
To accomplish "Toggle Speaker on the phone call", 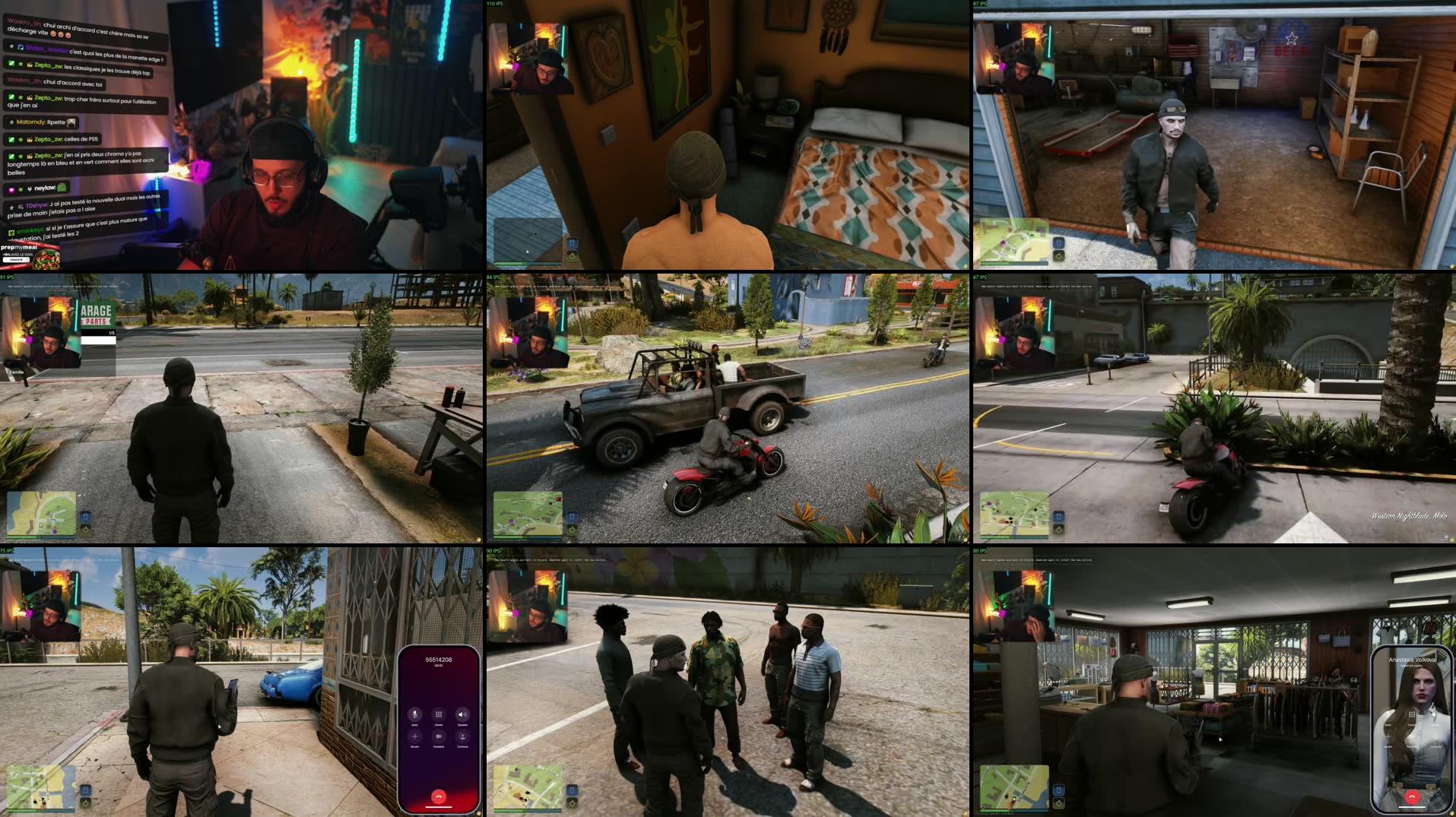I will tap(462, 714).
